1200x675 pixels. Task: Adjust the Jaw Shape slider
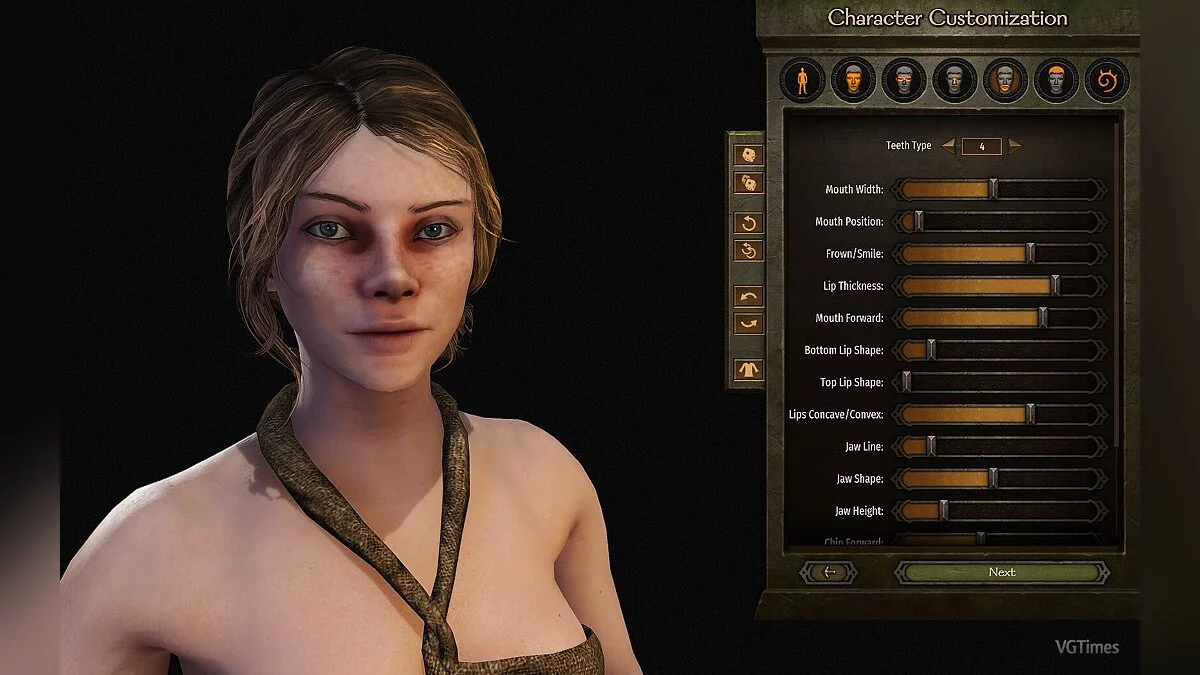tap(993, 479)
